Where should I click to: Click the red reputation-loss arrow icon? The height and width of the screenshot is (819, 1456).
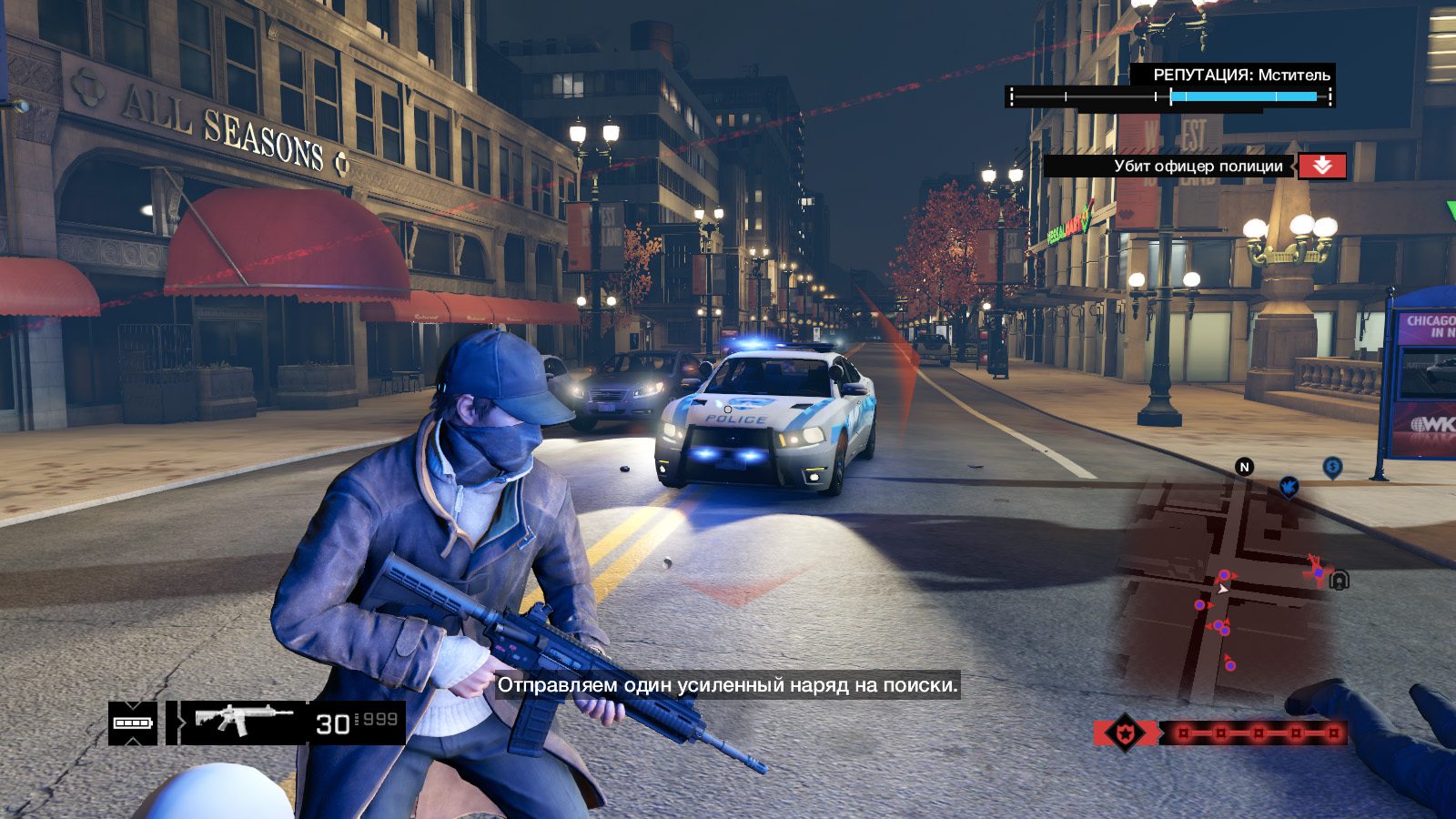[x=1322, y=166]
